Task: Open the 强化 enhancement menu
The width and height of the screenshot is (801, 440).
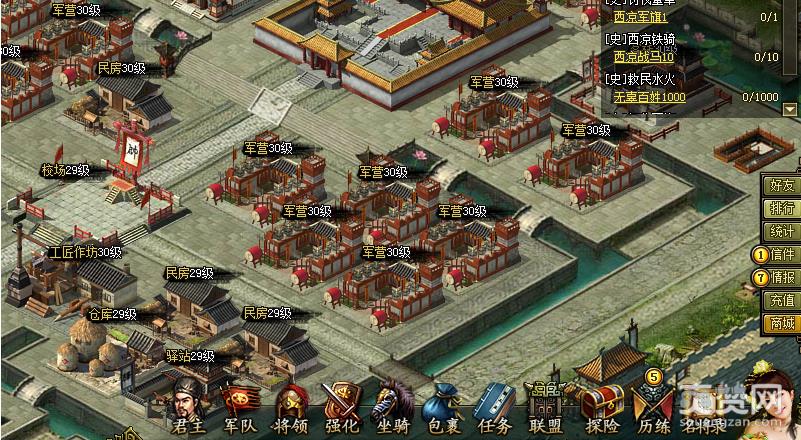Action: click(343, 407)
